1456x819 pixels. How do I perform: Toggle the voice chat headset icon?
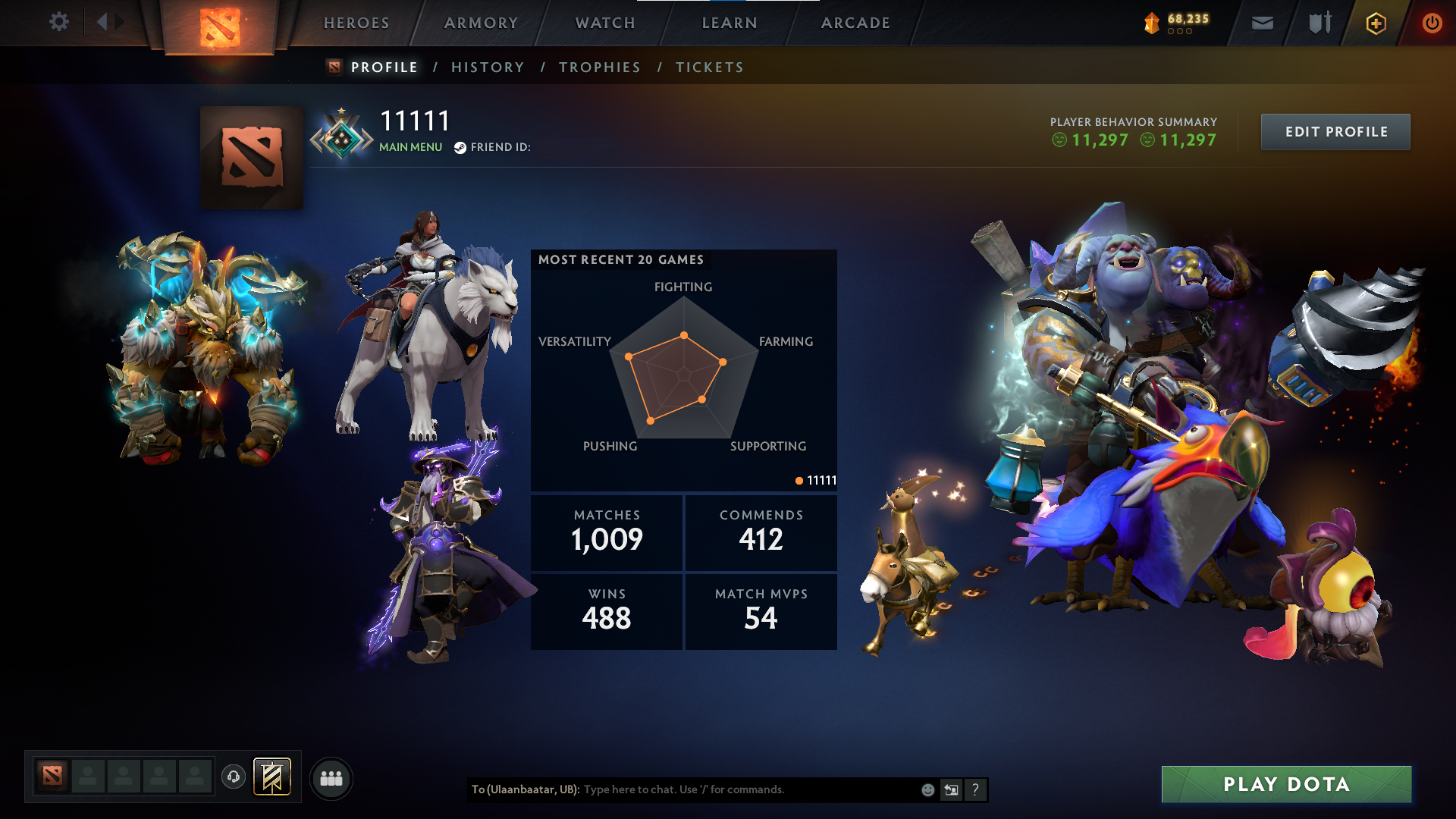coord(233,776)
